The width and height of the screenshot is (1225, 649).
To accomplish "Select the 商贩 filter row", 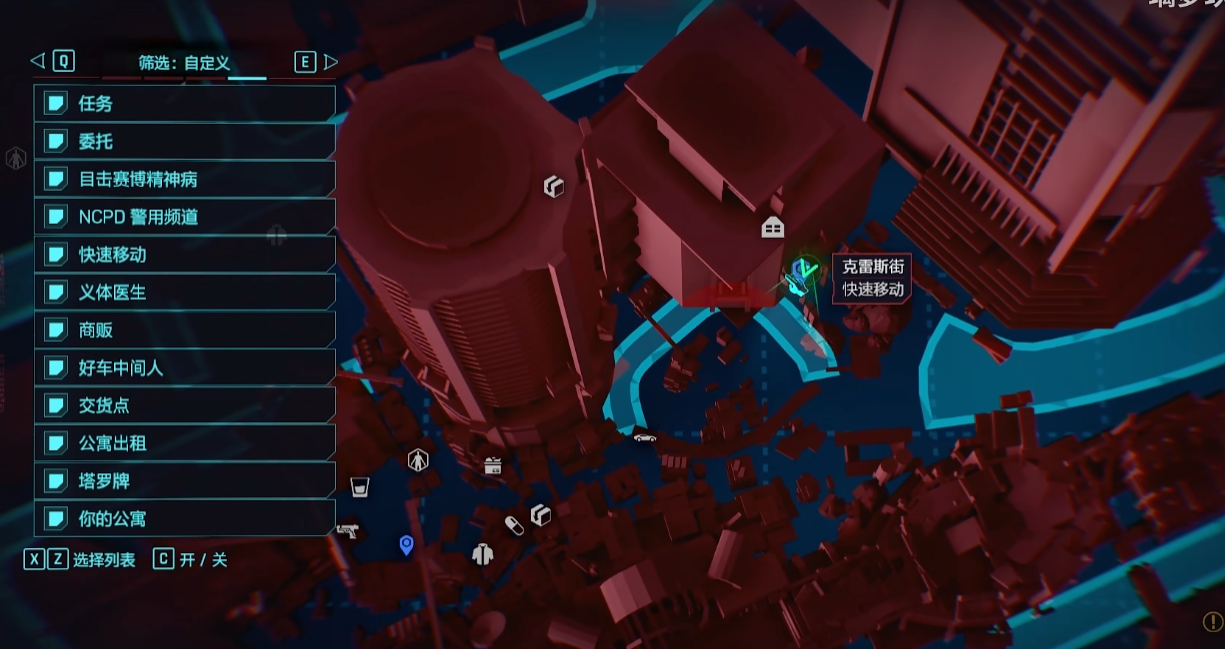I will (x=185, y=330).
